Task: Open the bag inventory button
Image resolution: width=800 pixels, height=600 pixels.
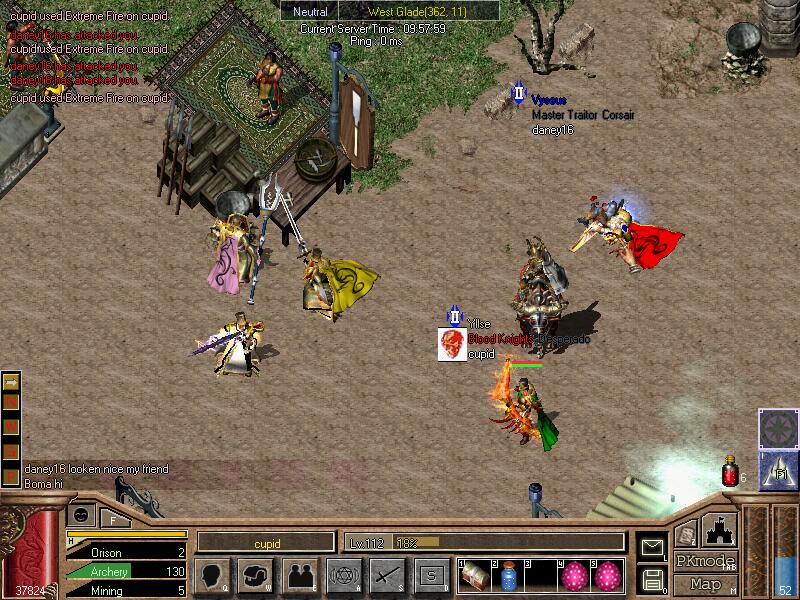Action: click(257, 575)
